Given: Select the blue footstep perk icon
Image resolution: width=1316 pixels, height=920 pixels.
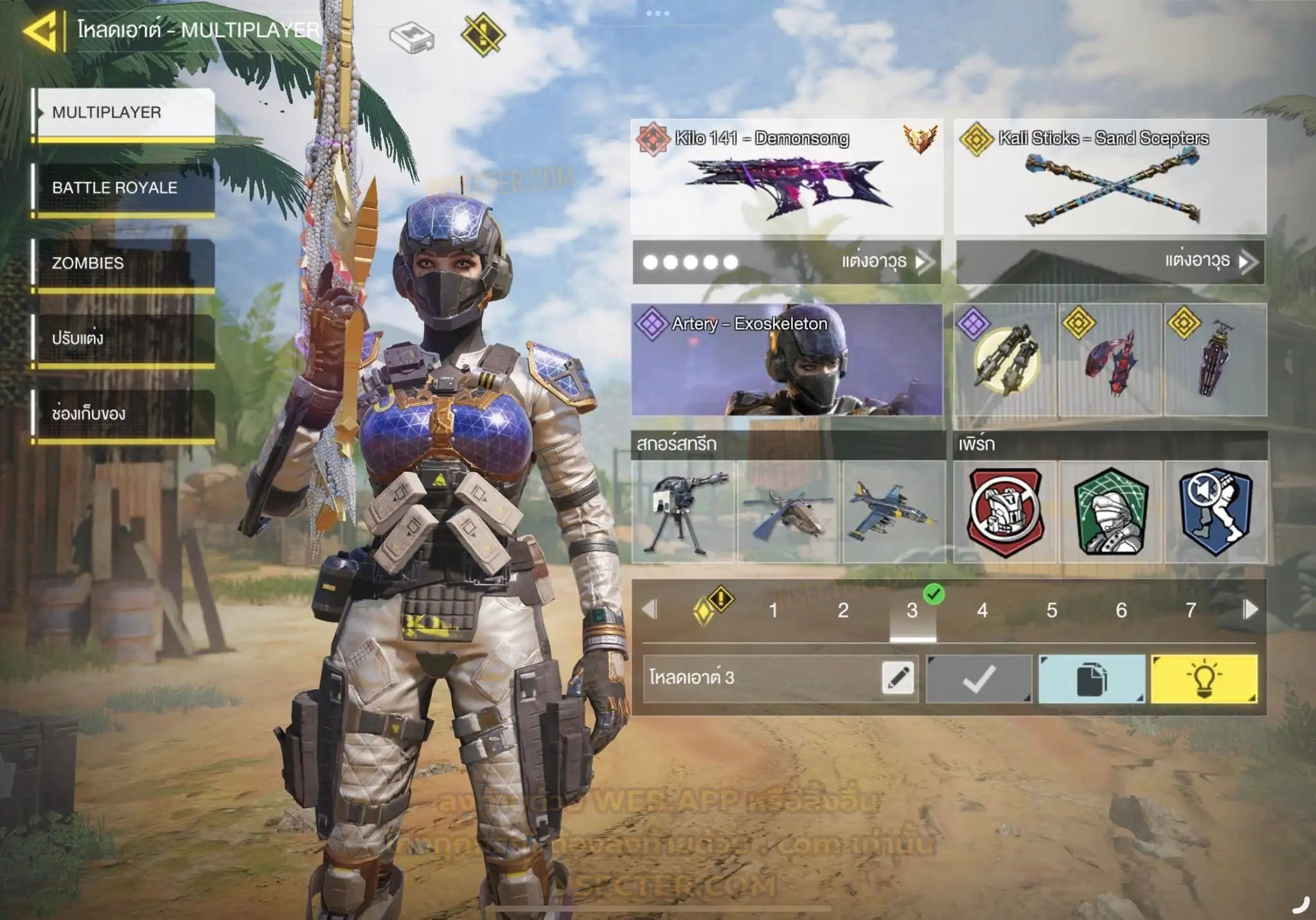Looking at the screenshot, I should pyautogui.click(x=1216, y=512).
